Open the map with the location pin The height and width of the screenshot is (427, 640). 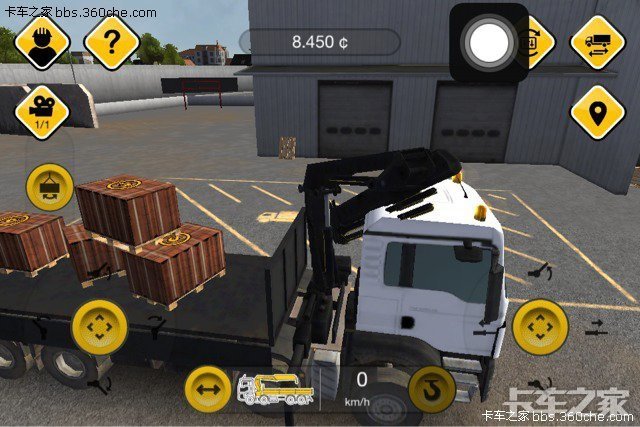coord(597,112)
